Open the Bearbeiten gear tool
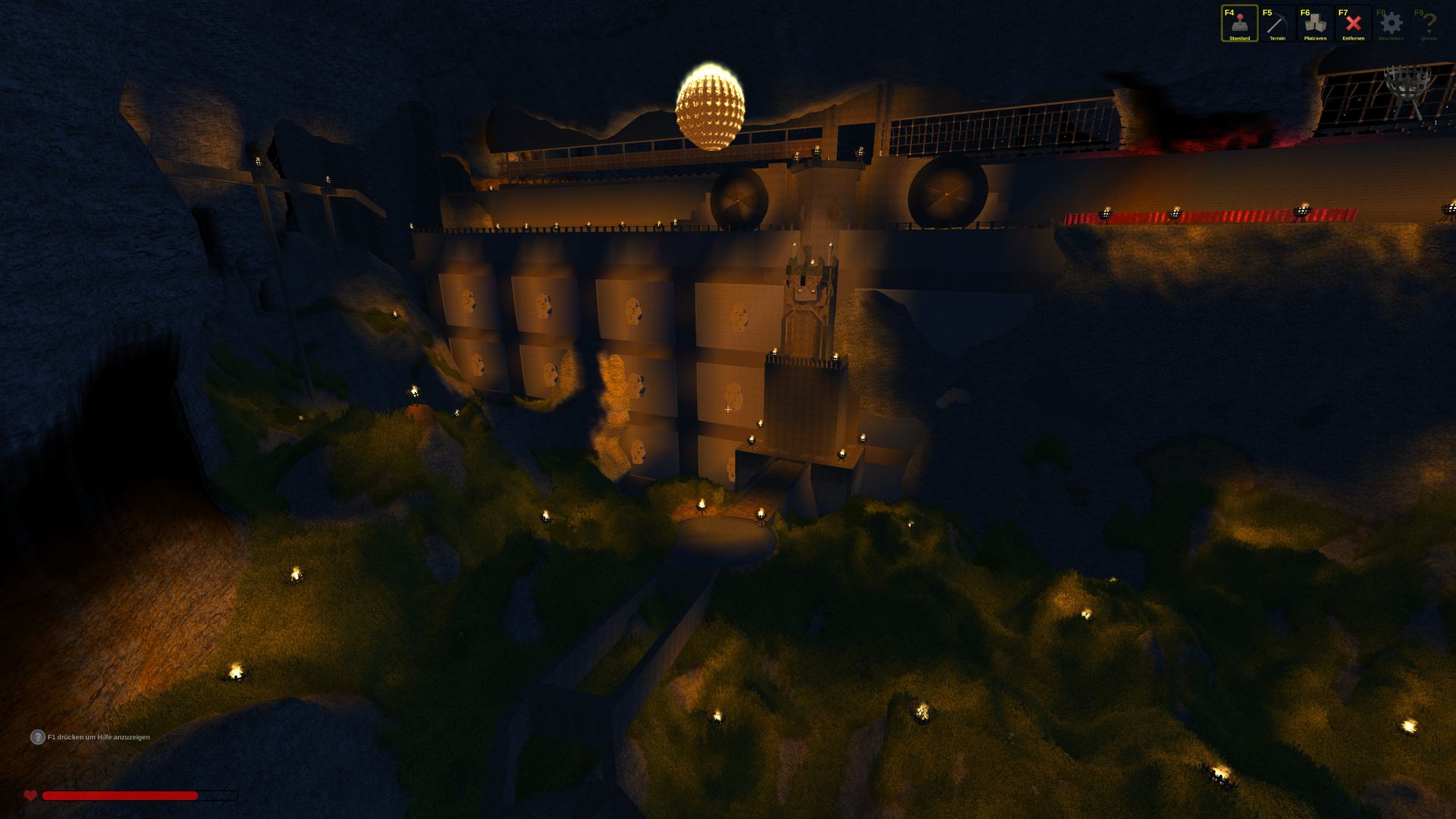This screenshot has height=819, width=1456. coord(1391,24)
